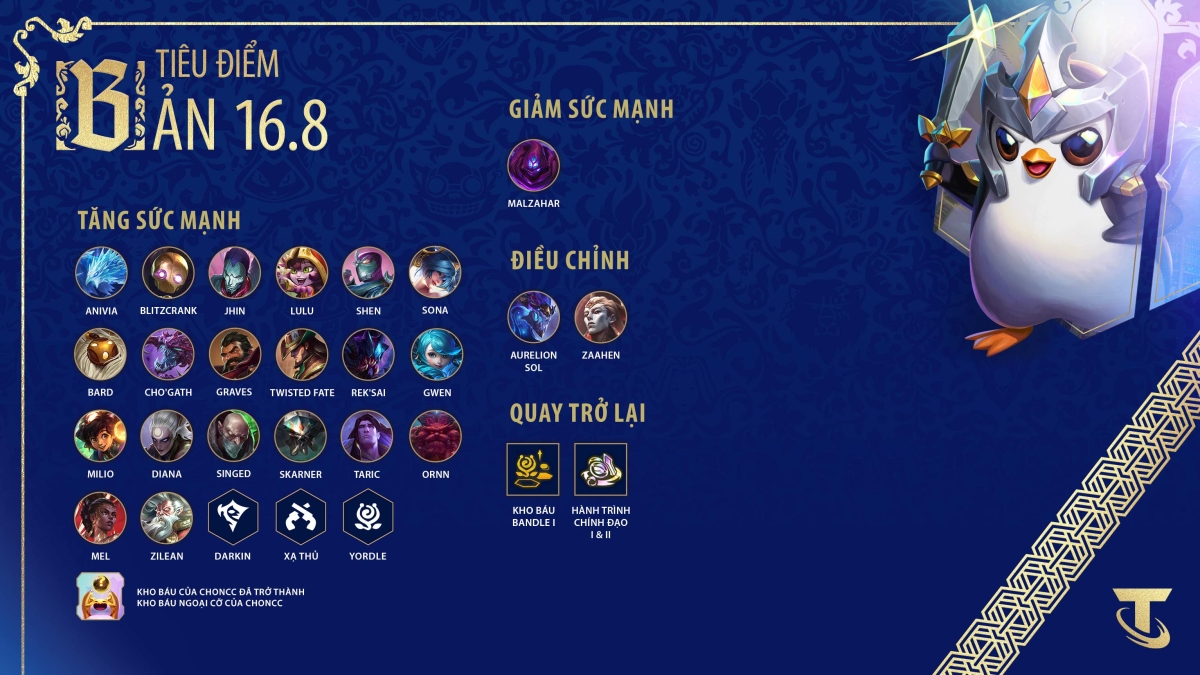Click the Choncc treasure icon
This screenshot has width=1200, height=675.
[x=101, y=597]
